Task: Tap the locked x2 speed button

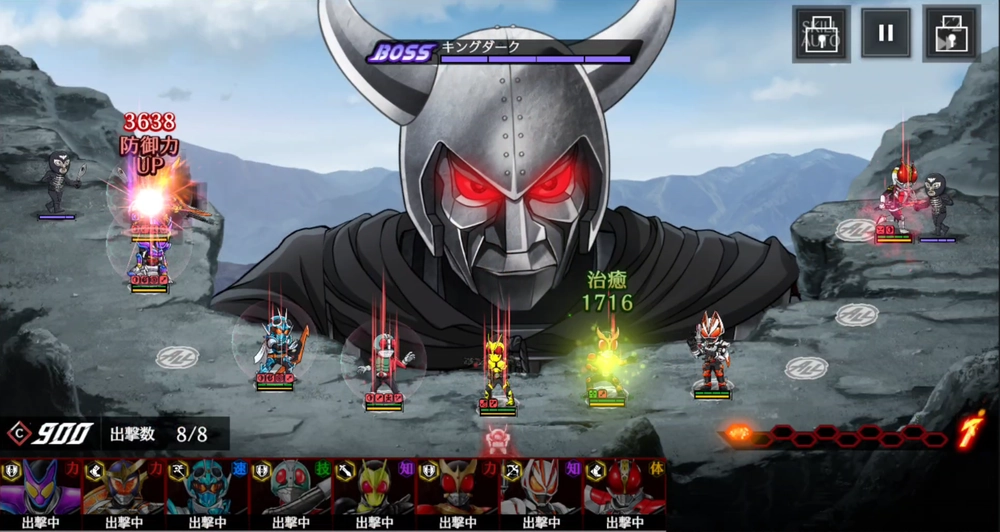Action: tap(951, 34)
